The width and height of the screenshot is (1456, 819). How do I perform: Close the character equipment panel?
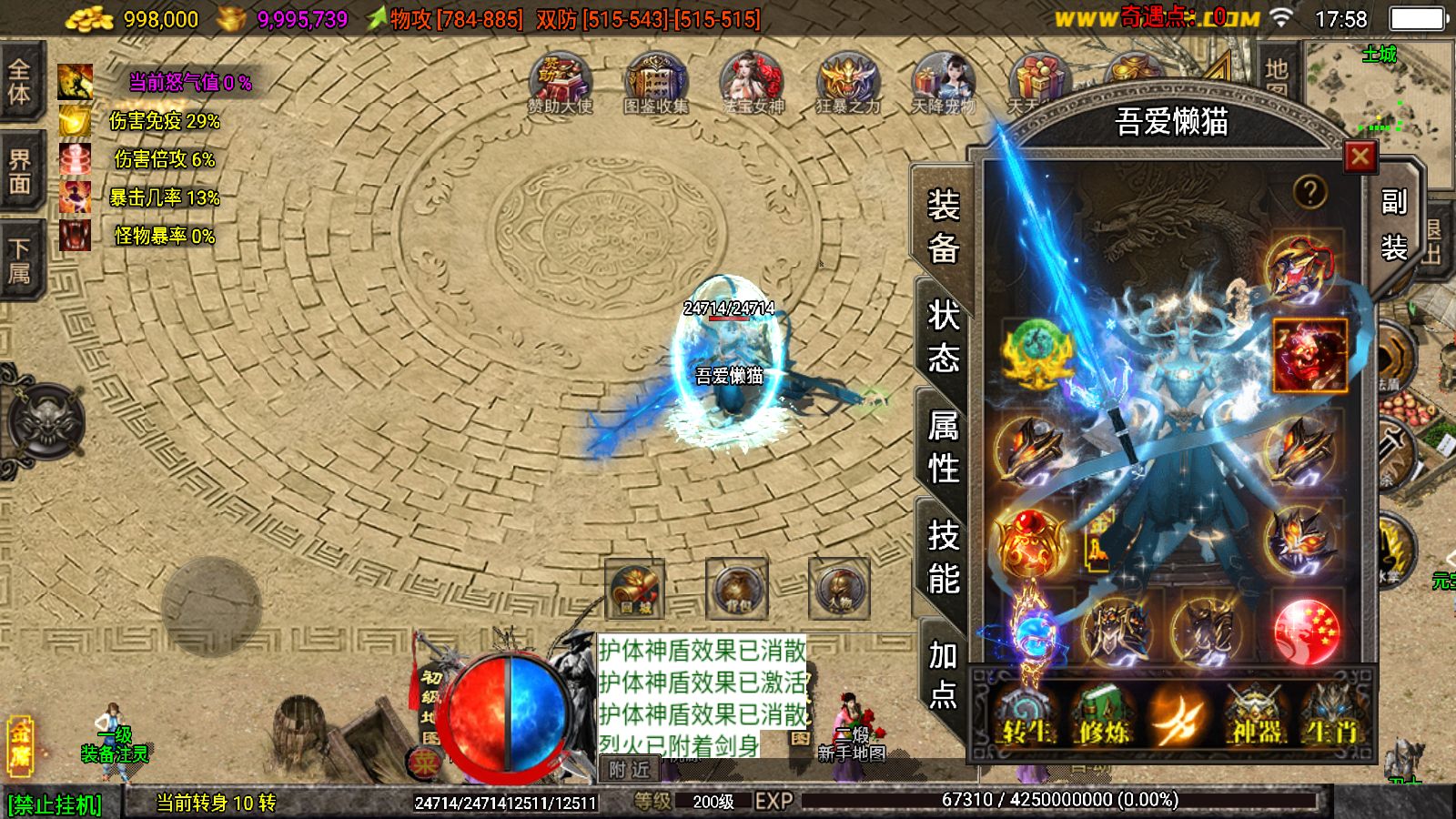coord(1360,157)
